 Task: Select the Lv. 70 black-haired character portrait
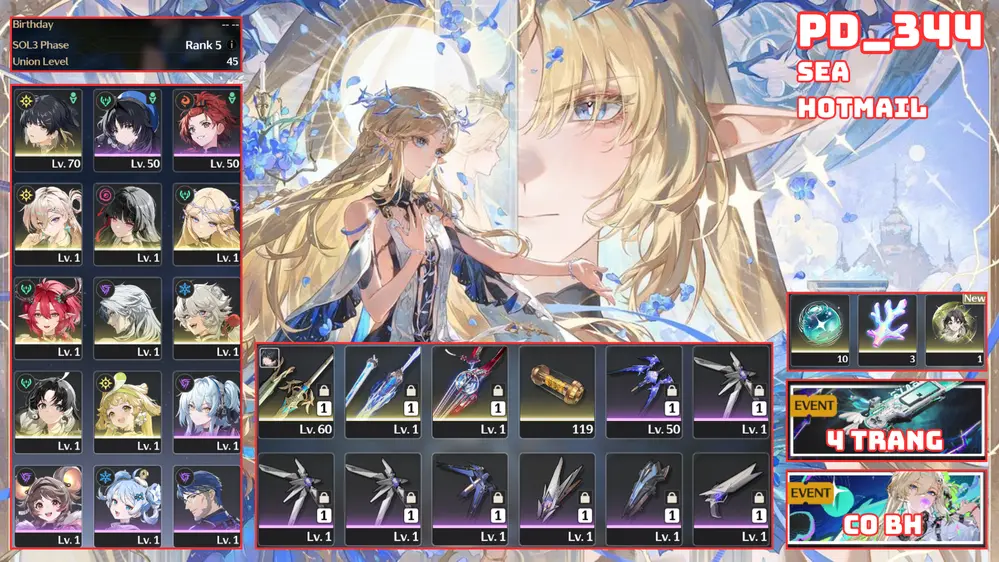pos(49,130)
